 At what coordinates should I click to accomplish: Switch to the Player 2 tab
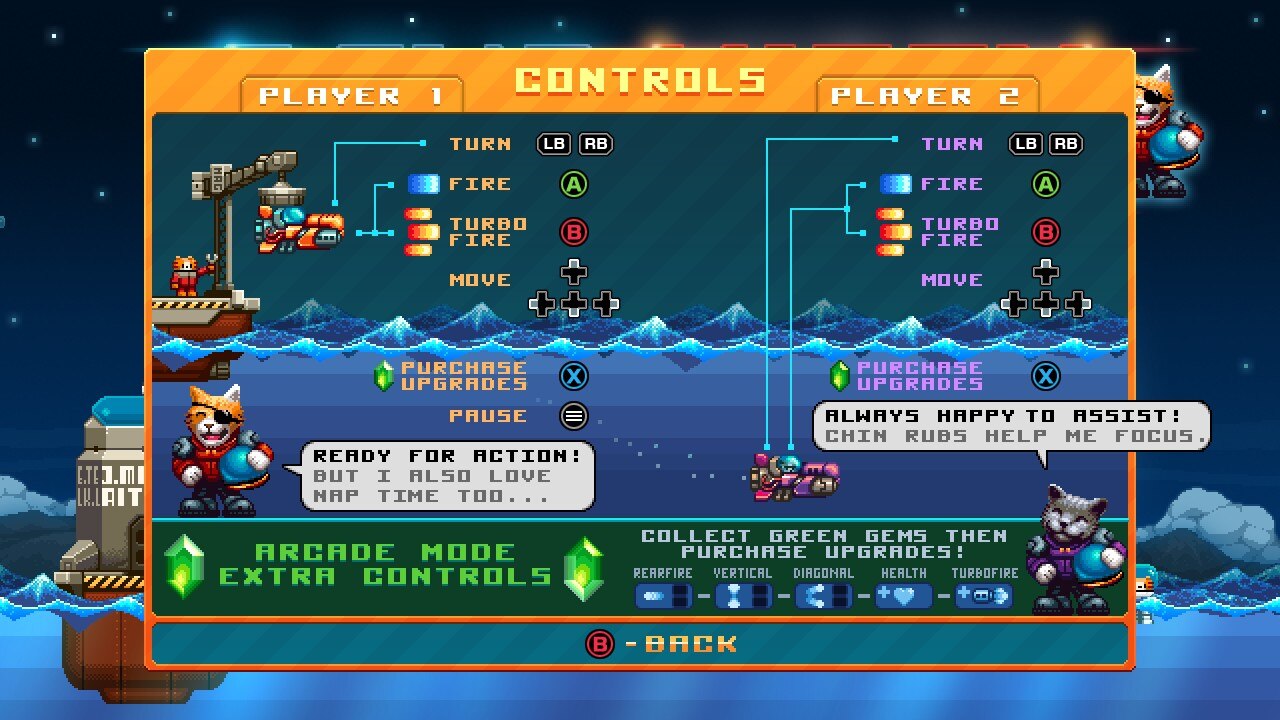click(926, 96)
